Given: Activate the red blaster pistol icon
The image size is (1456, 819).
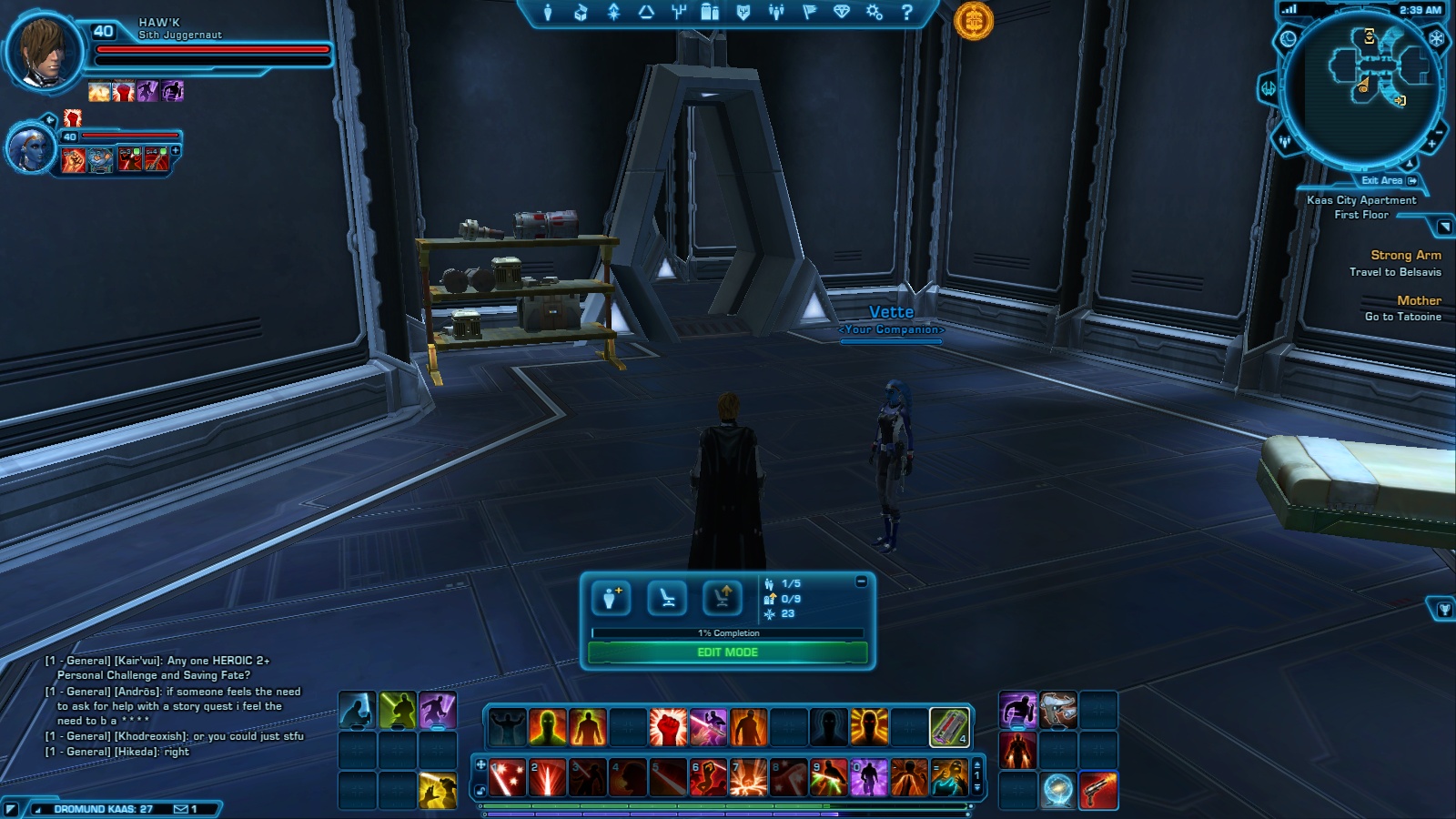Looking at the screenshot, I should pyautogui.click(x=1098, y=790).
